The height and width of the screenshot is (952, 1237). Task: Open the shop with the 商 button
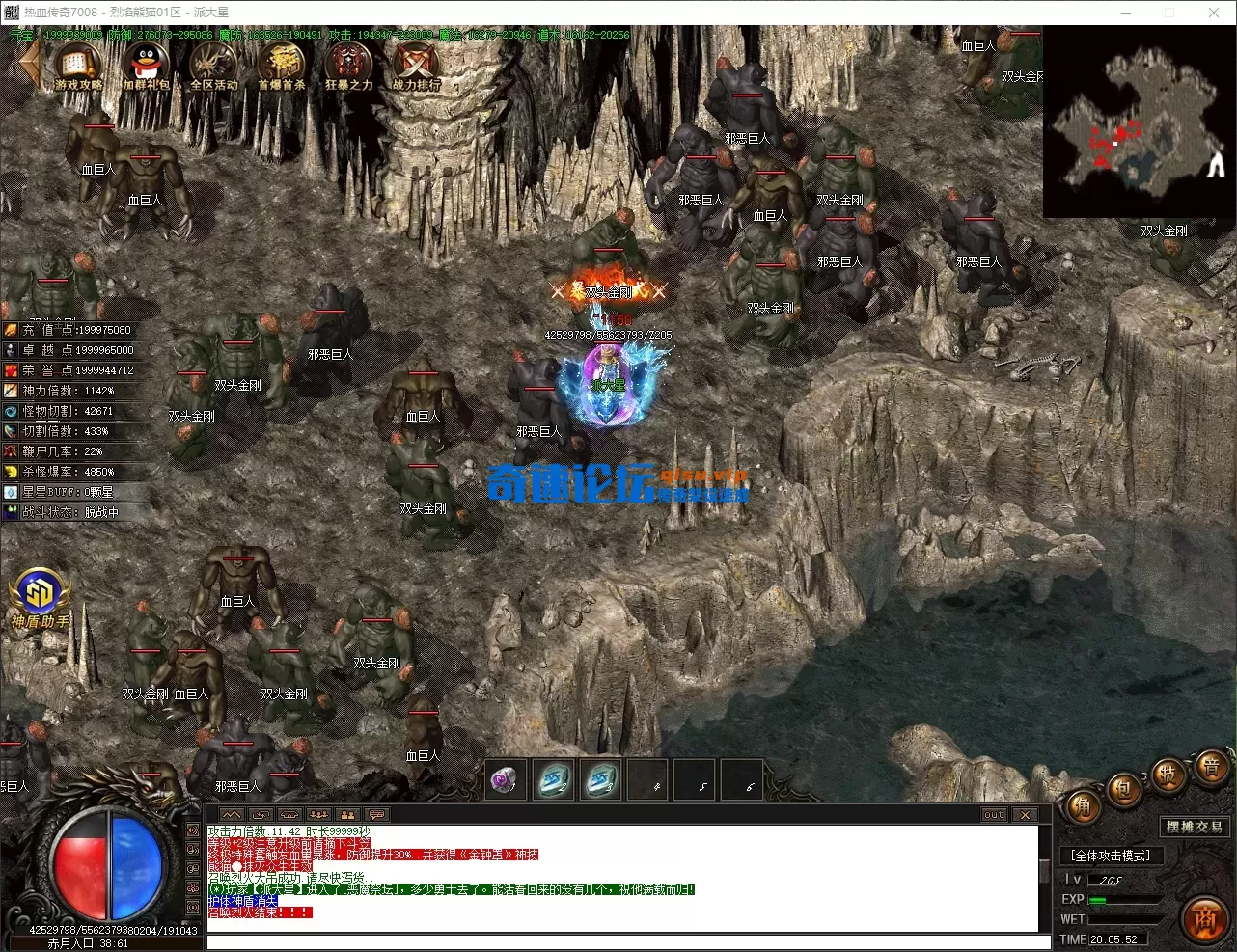(x=1205, y=918)
